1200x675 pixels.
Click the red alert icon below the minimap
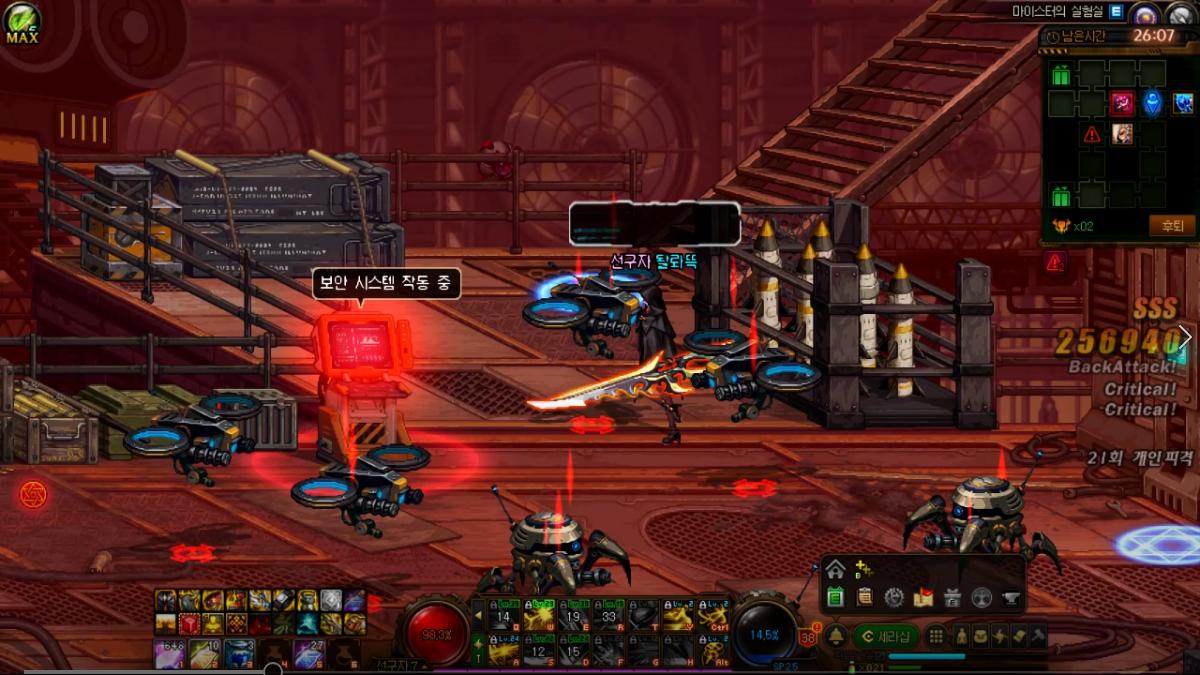(1054, 262)
